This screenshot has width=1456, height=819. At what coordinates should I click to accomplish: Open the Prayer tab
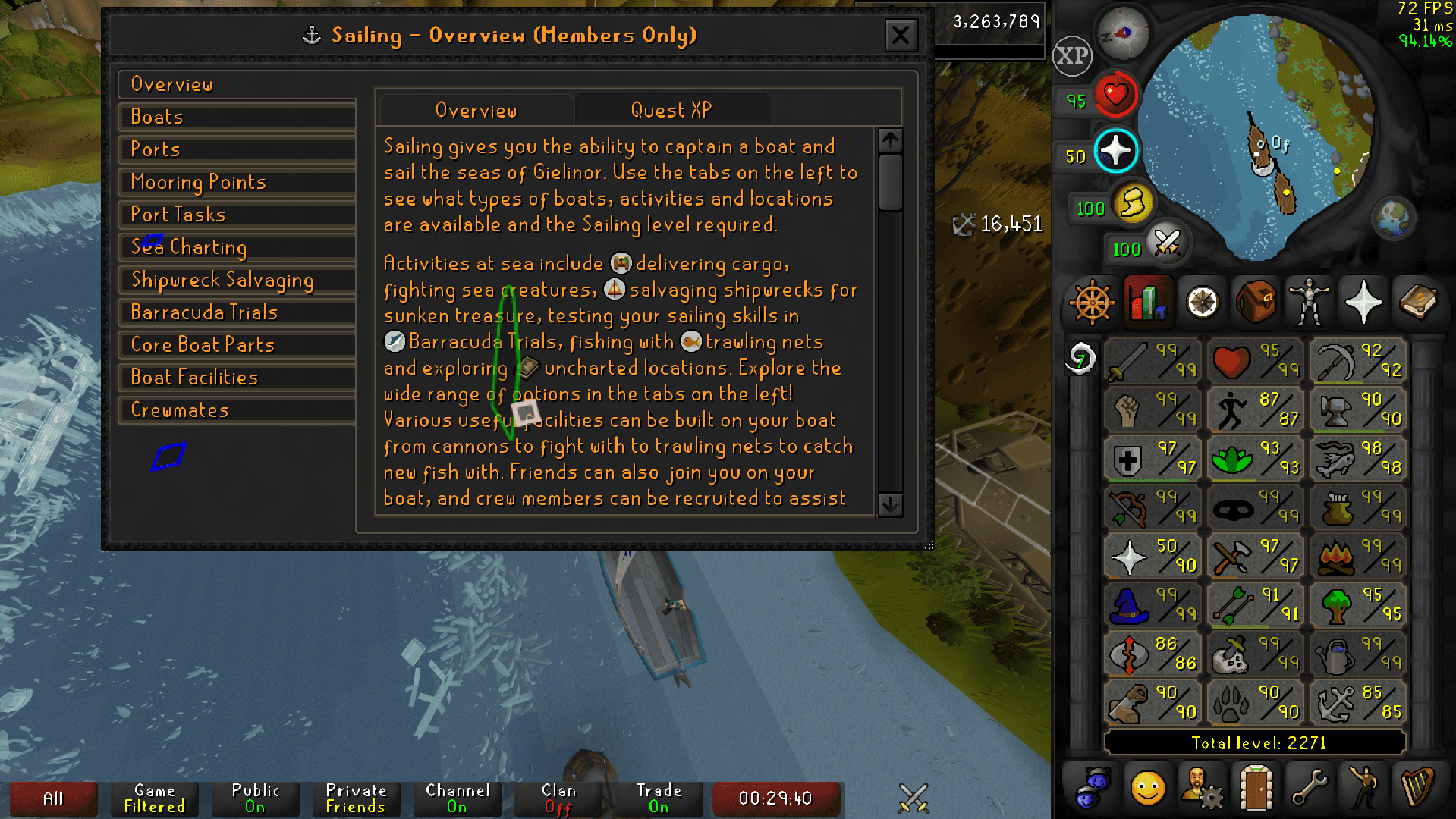tap(1363, 303)
